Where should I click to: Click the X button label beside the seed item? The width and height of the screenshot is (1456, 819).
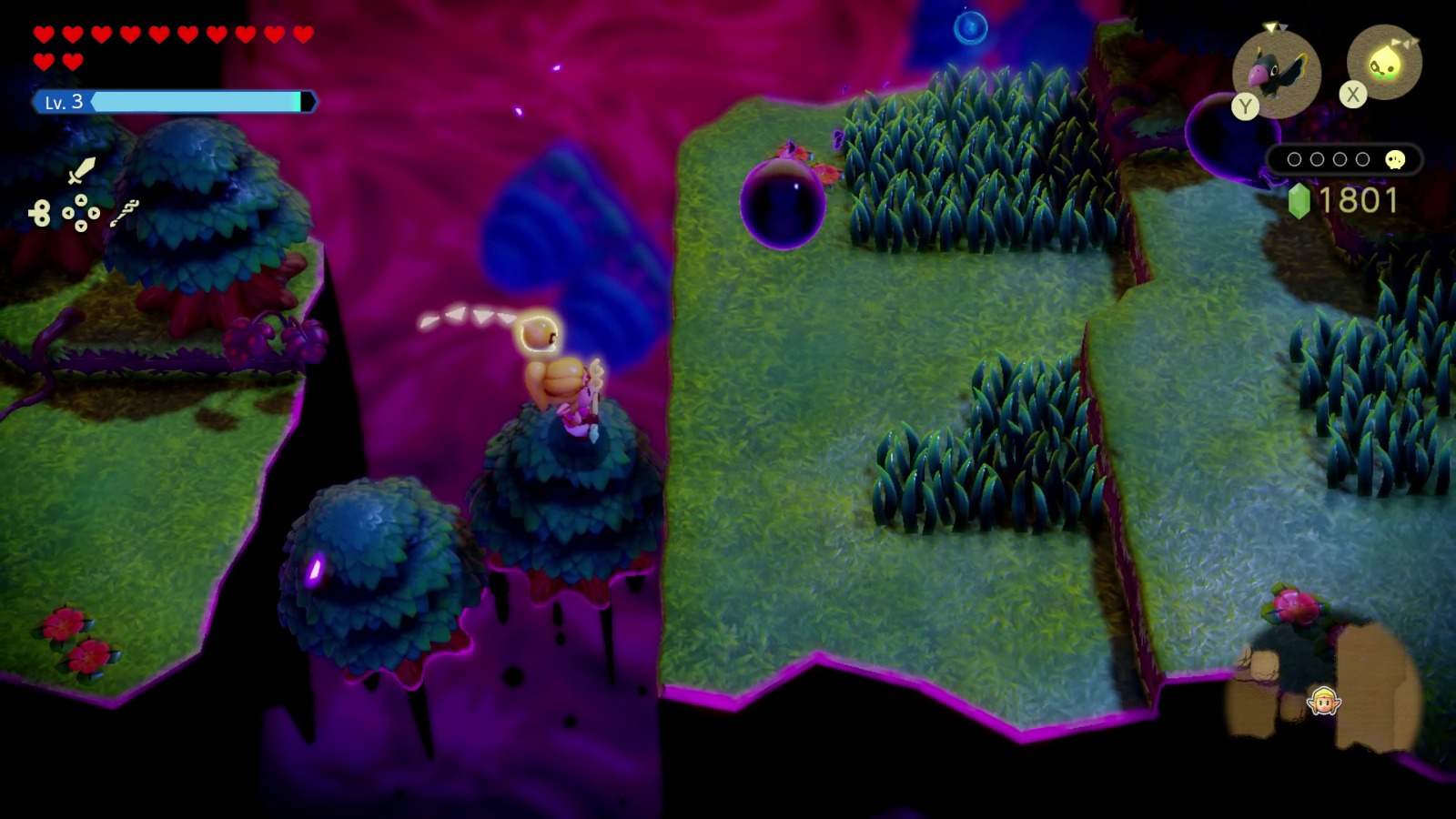1353,94
